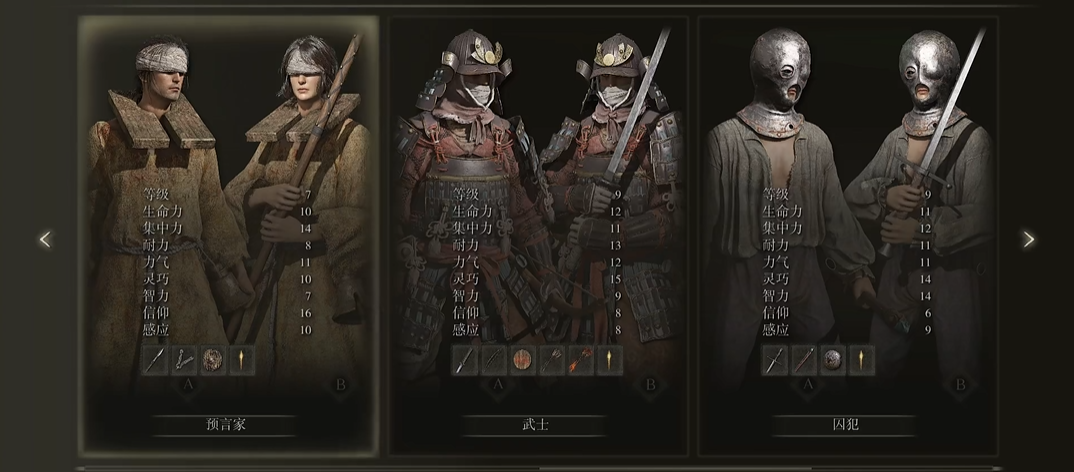
Task: Select the Samurai's longbow icon
Action: [x=493, y=360]
